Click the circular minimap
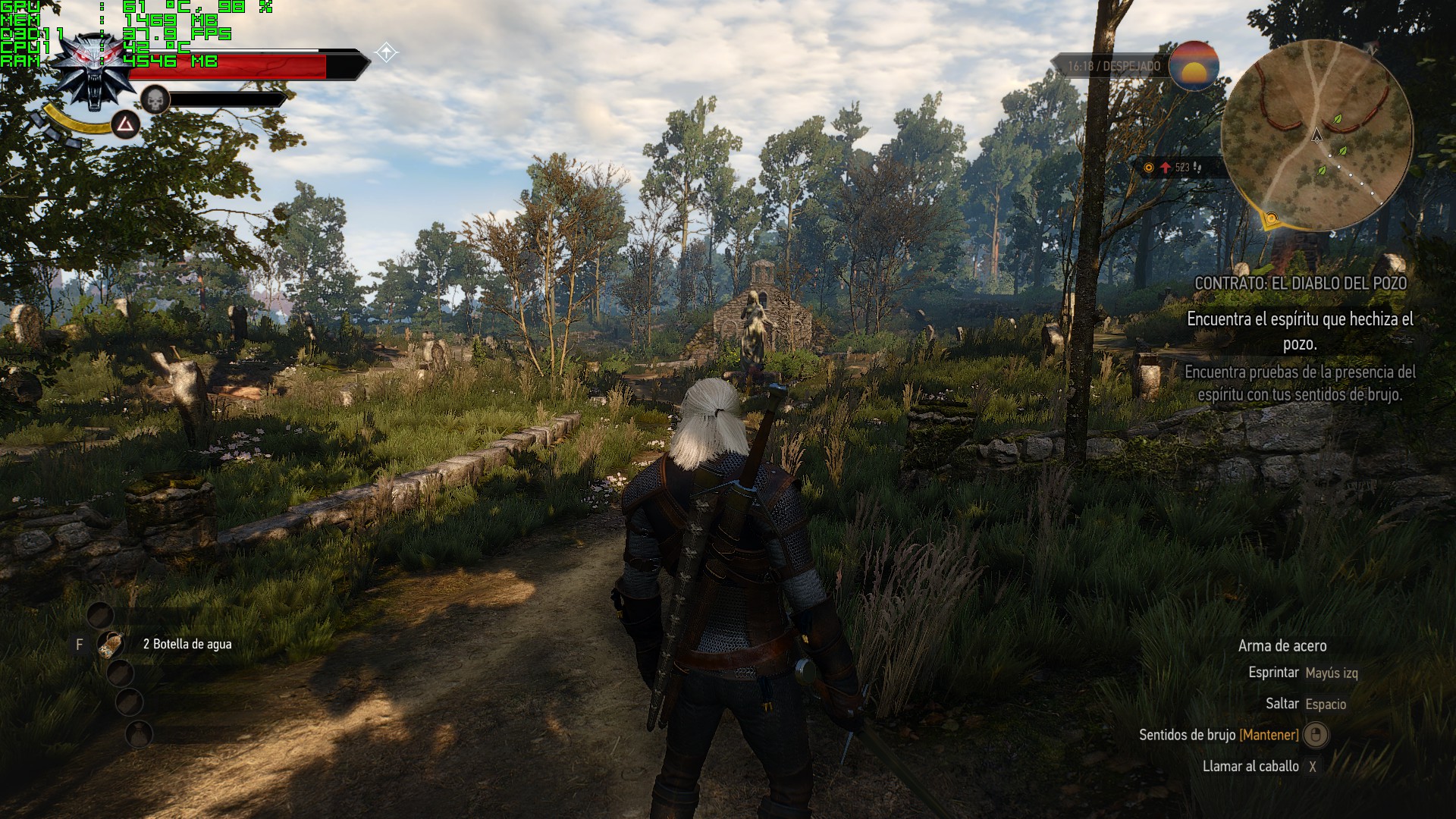1456x819 pixels. click(x=1316, y=136)
